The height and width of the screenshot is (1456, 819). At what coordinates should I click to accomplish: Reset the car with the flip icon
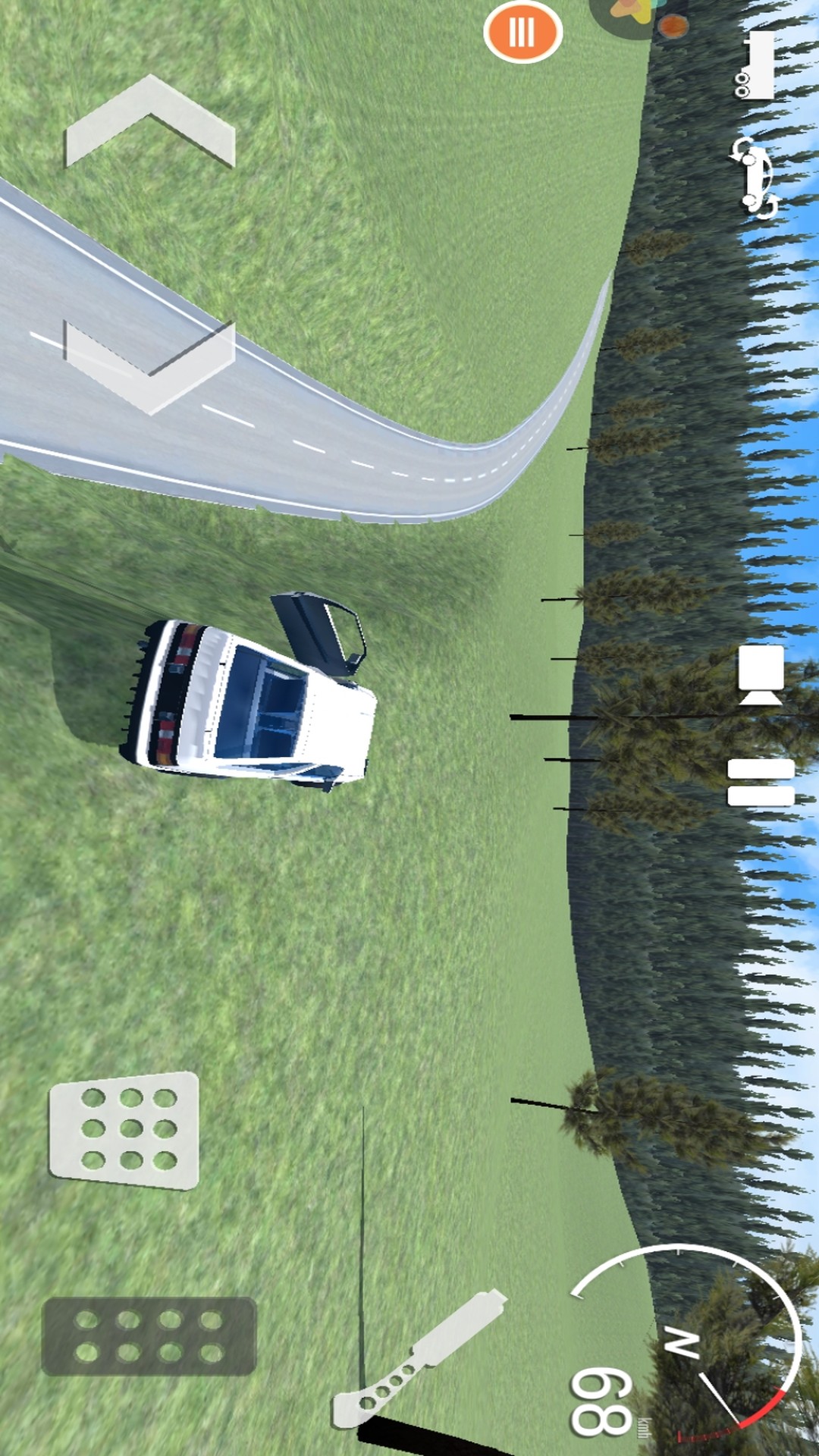pos(755,179)
